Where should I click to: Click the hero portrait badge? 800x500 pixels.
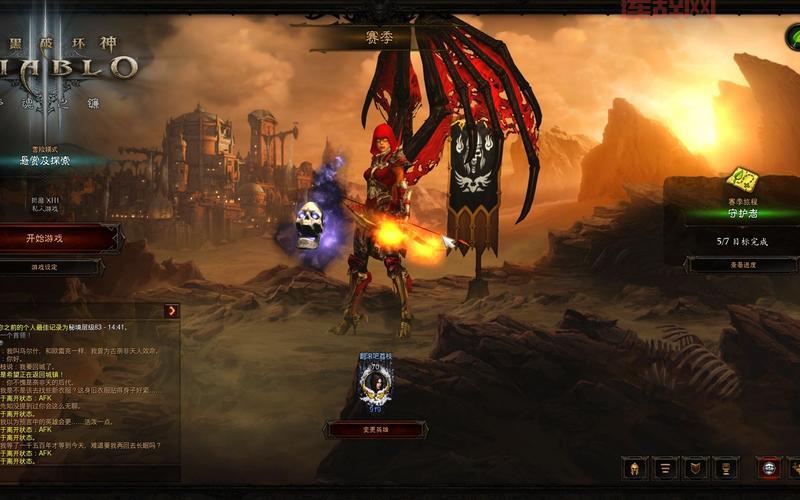(376, 384)
